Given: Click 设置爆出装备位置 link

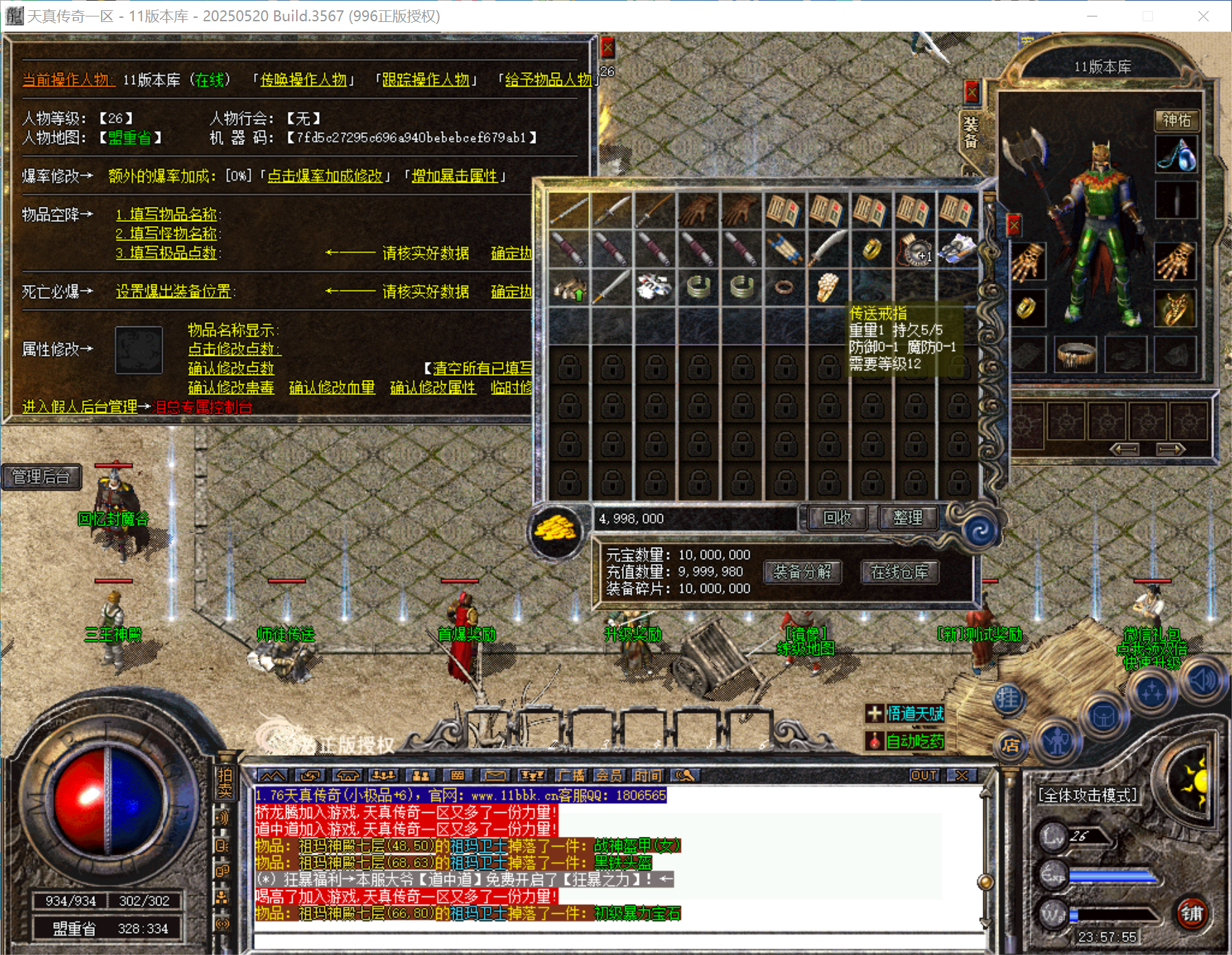Looking at the screenshot, I should click(173, 291).
